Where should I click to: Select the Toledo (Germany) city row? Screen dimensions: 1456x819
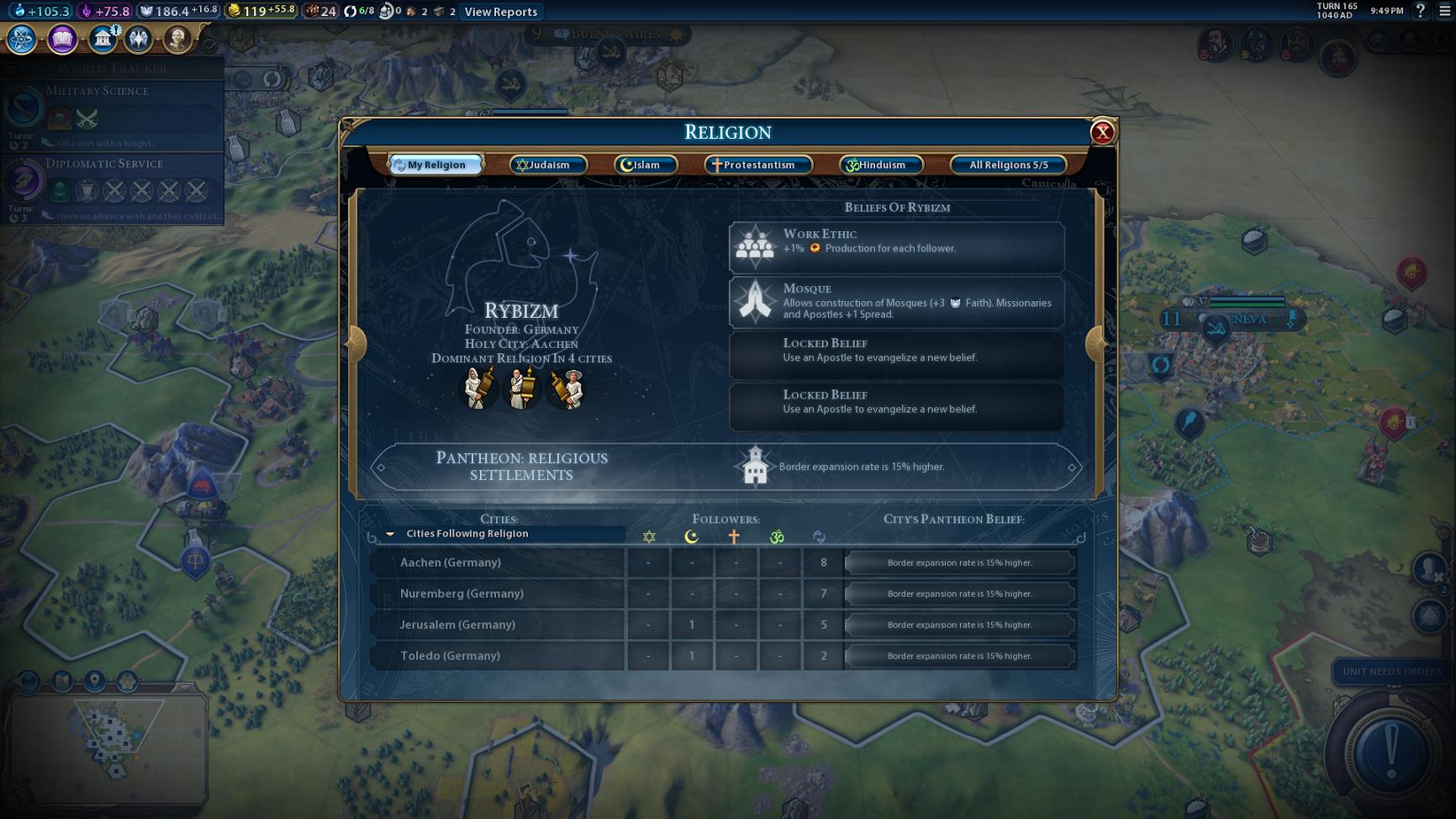pos(498,656)
